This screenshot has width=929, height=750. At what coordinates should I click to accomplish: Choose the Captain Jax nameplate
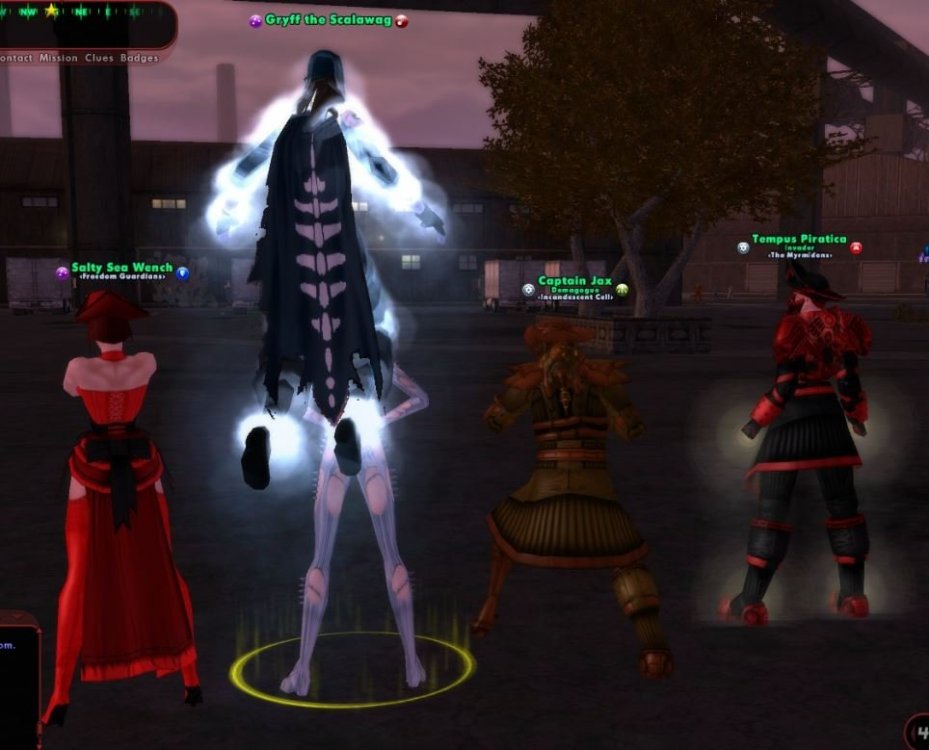point(574,282)
